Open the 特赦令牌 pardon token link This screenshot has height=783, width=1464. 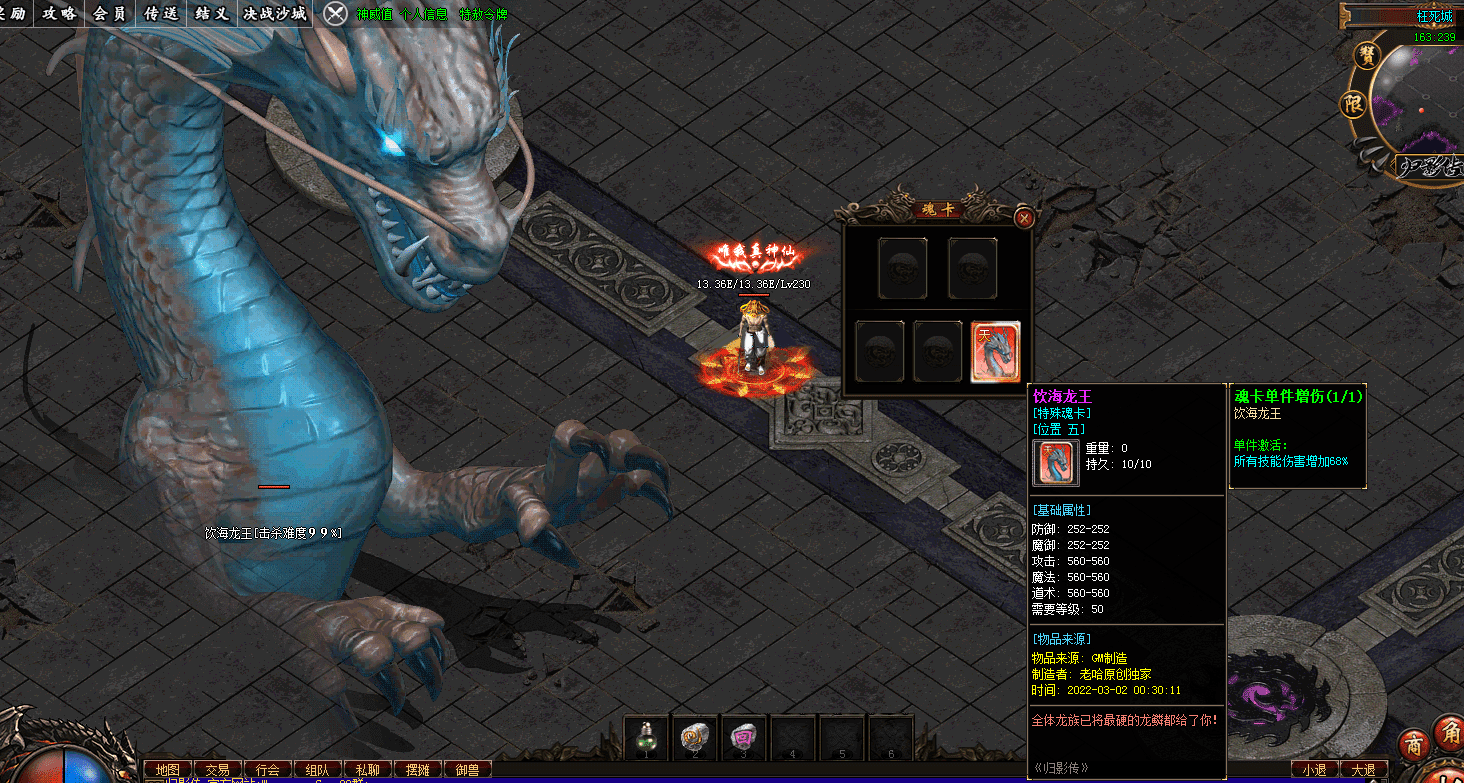click(484, 14)
